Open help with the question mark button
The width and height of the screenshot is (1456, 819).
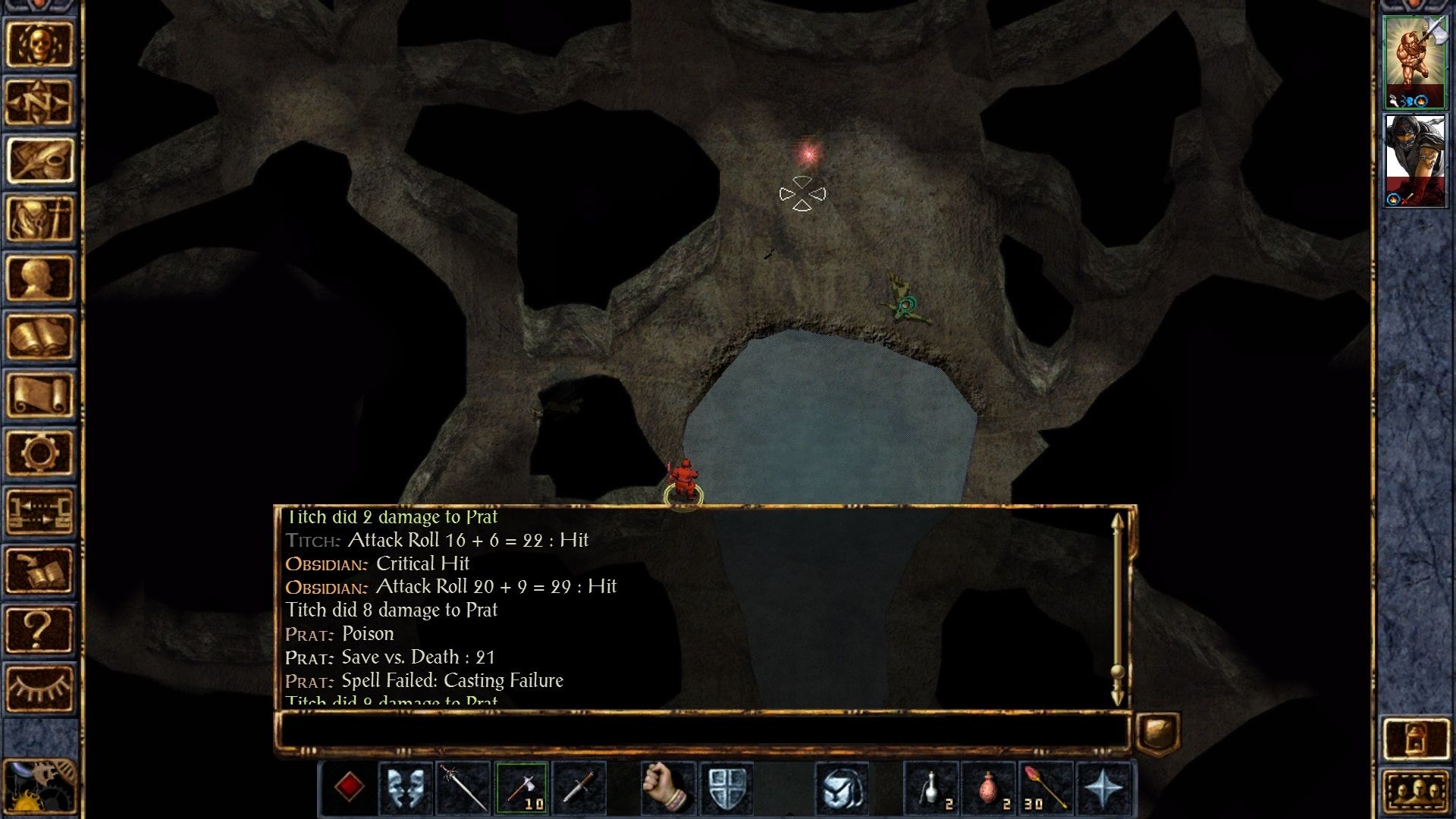pyautogui.click(x=39, y=629)
